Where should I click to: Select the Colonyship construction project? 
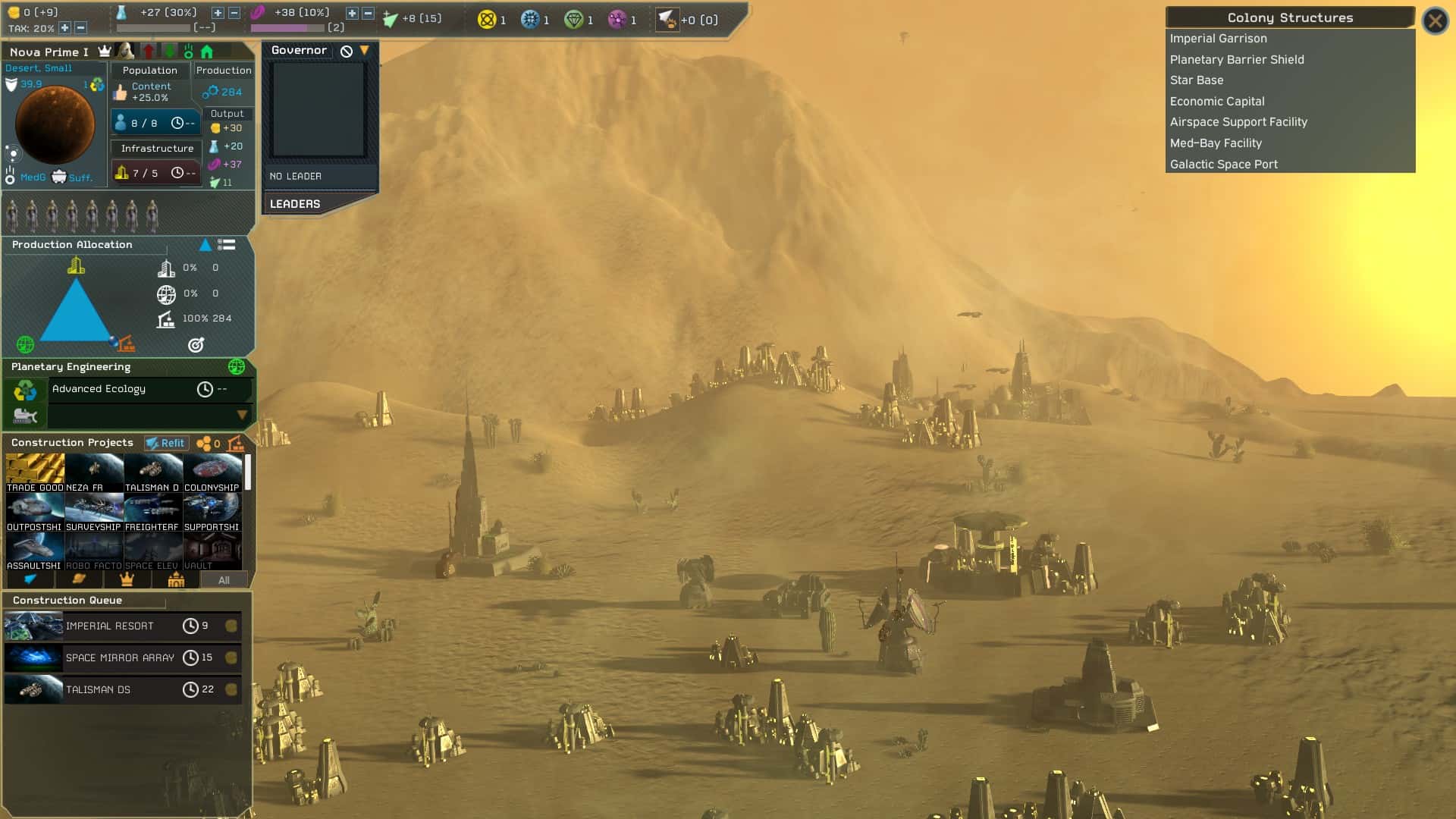tap(212, 473)
